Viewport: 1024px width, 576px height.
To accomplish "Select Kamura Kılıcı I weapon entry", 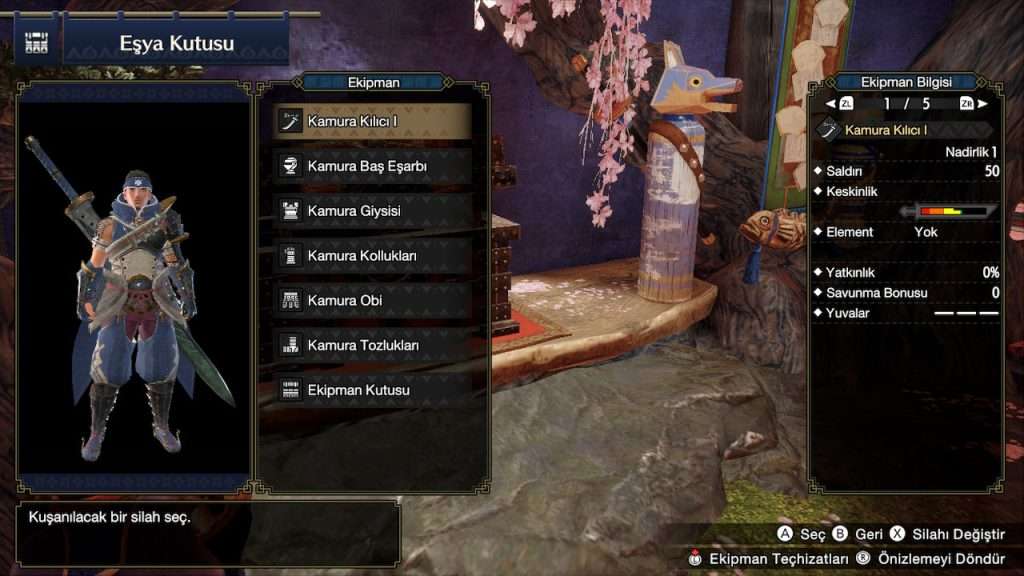I will [x=371, y=122].
